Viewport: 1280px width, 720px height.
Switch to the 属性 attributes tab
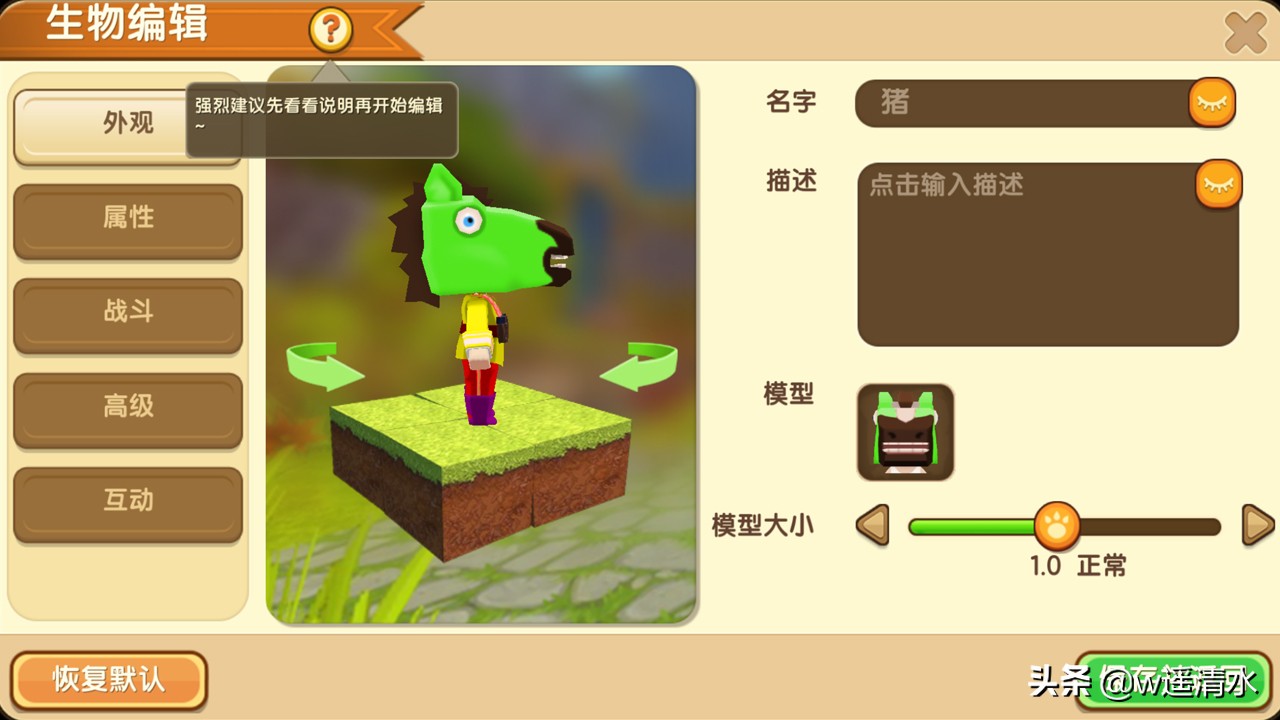point(127,218)
